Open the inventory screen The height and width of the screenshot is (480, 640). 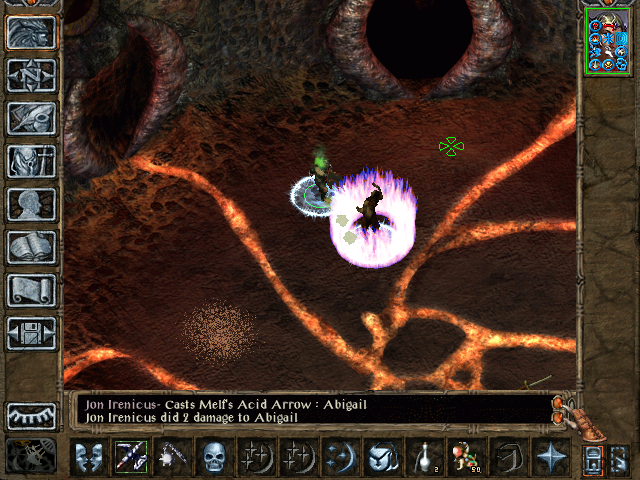click(x=31, y=161)
